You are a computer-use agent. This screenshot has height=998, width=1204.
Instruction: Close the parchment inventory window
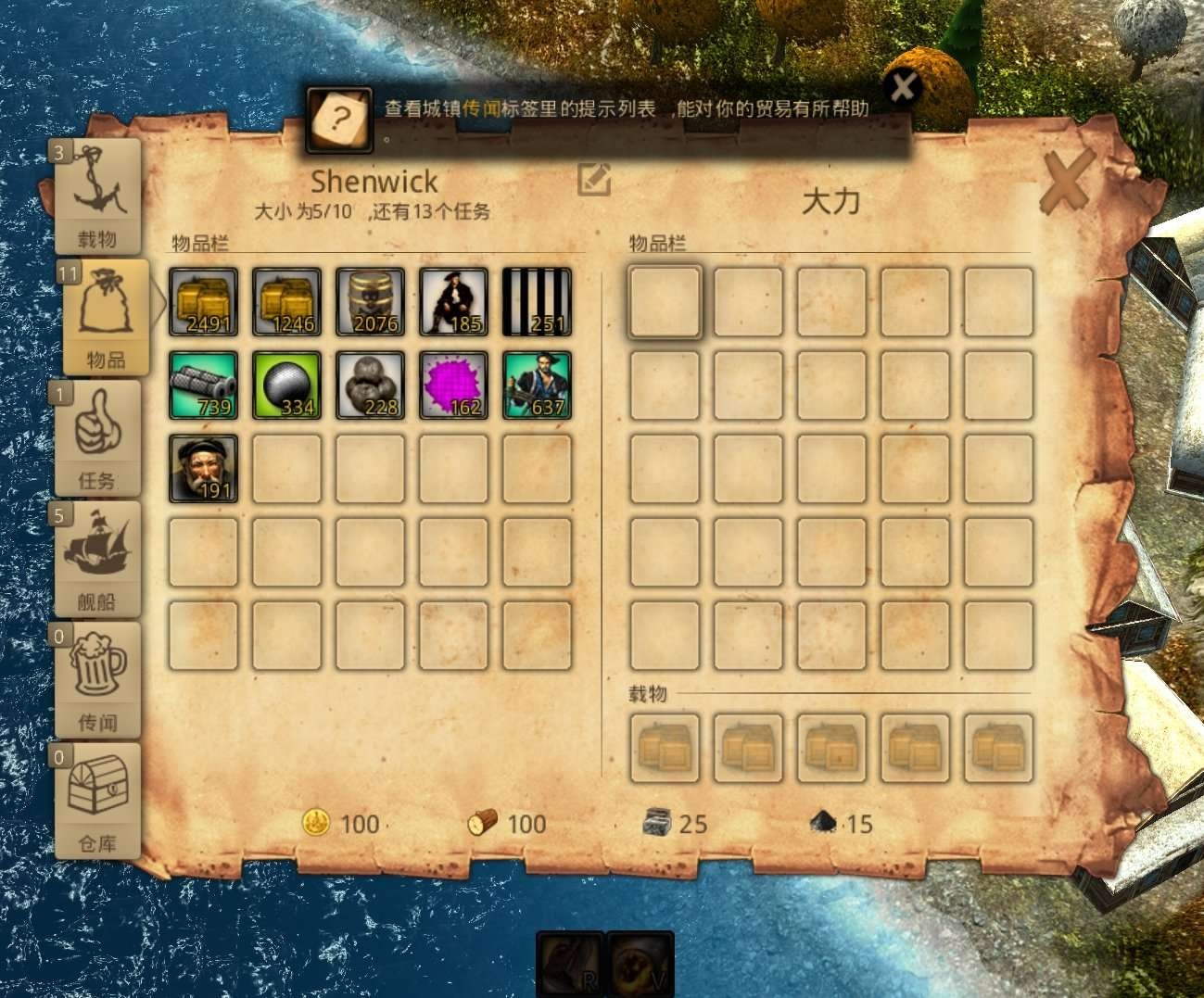pyautogui.click(x=1065, y=183)
